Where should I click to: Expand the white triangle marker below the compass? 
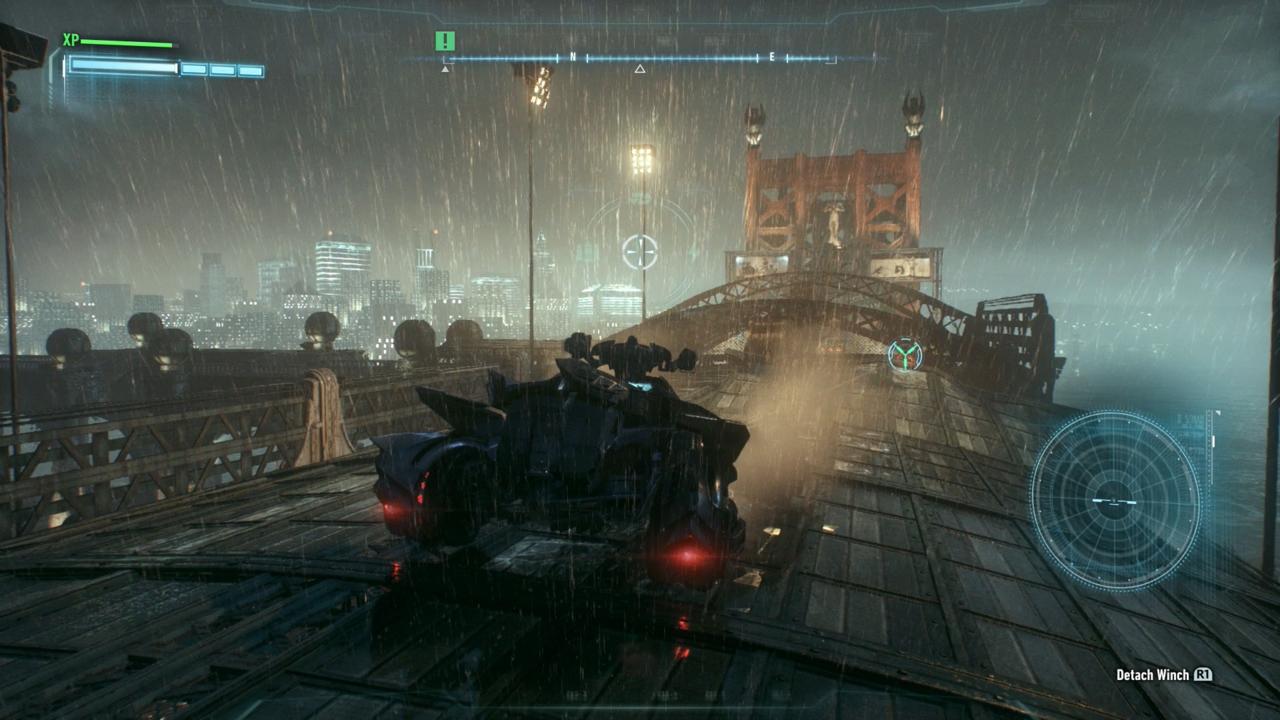coord(637,69)
